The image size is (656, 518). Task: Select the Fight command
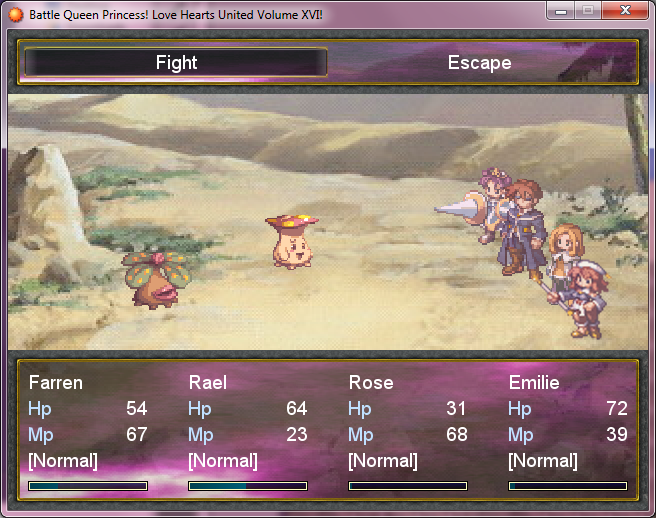(x=176, y=63)
